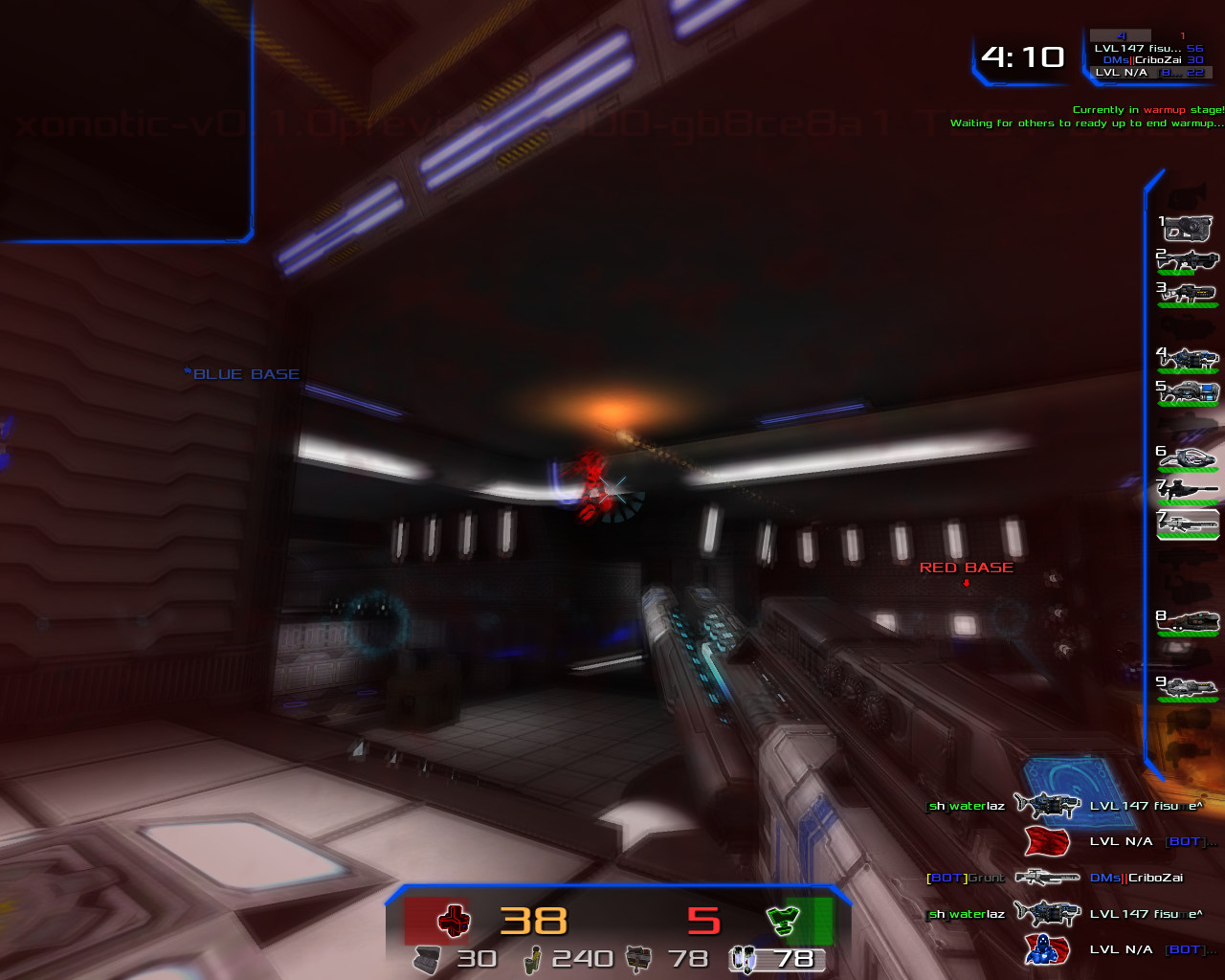
Task: Click the bullets ammo icon beside 240
Action: pos(532,958)
